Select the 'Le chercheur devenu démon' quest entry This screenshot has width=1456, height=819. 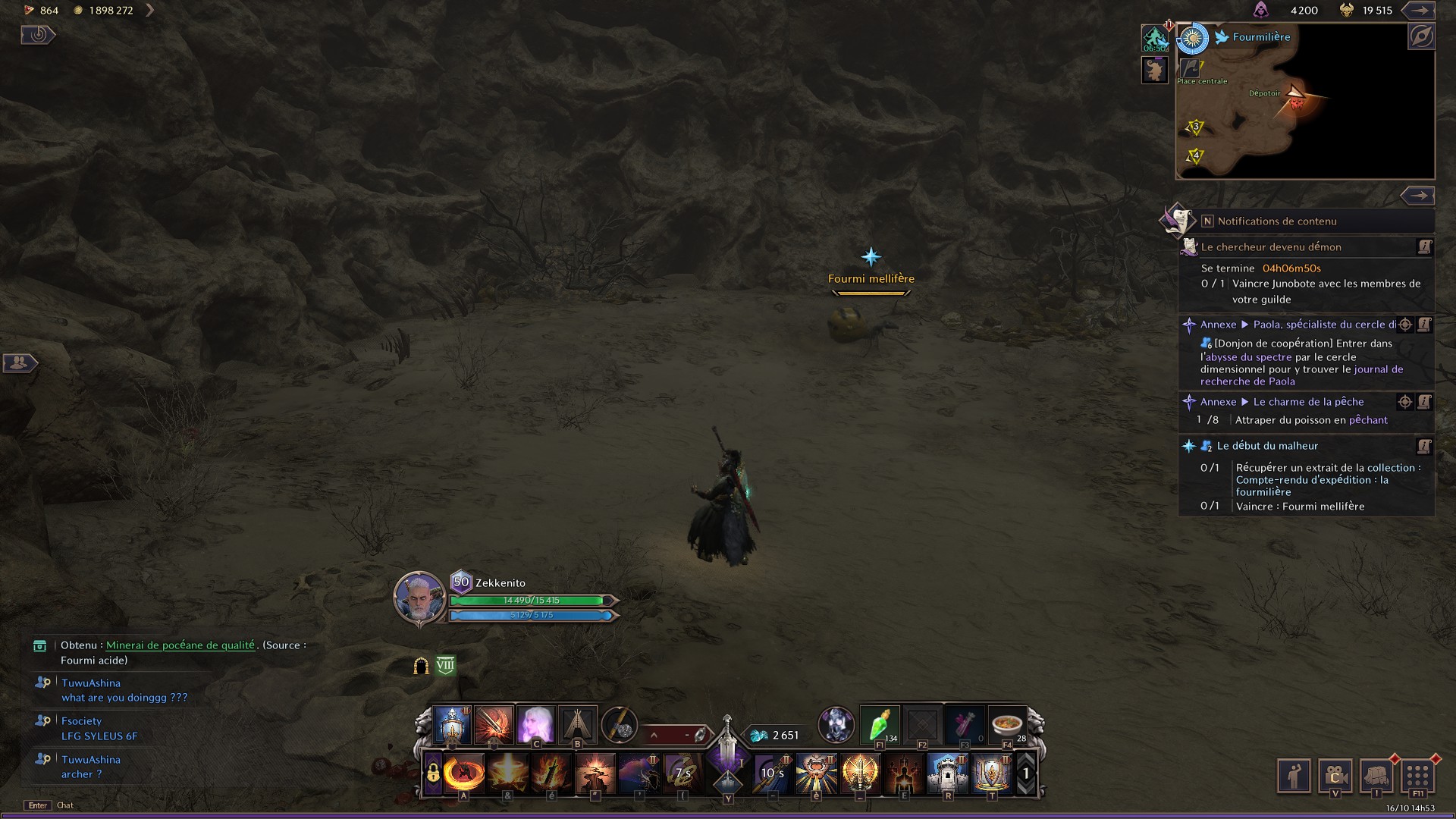pos(1271,247)
